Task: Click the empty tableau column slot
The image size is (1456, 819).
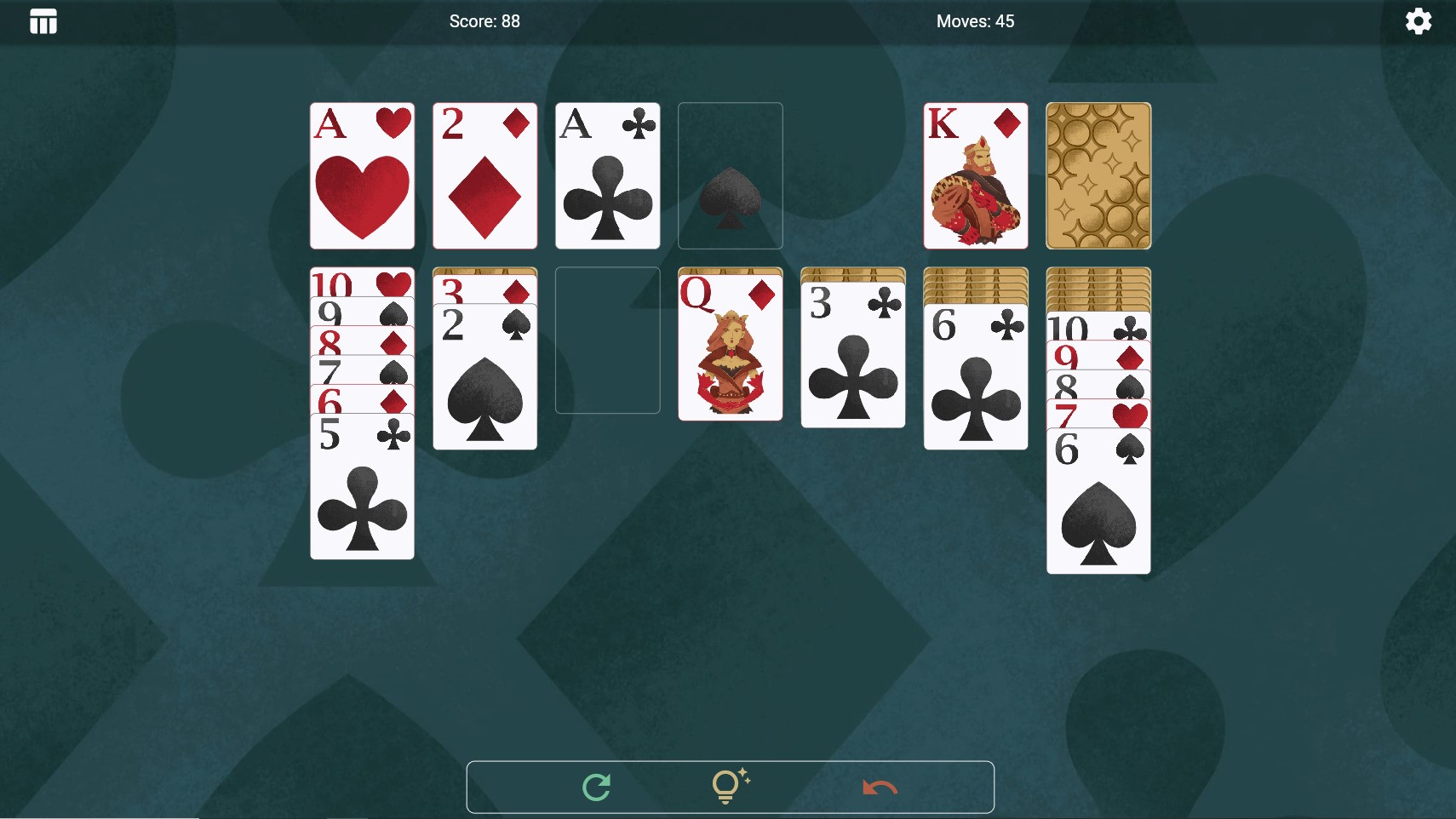Action: [607, 341]
